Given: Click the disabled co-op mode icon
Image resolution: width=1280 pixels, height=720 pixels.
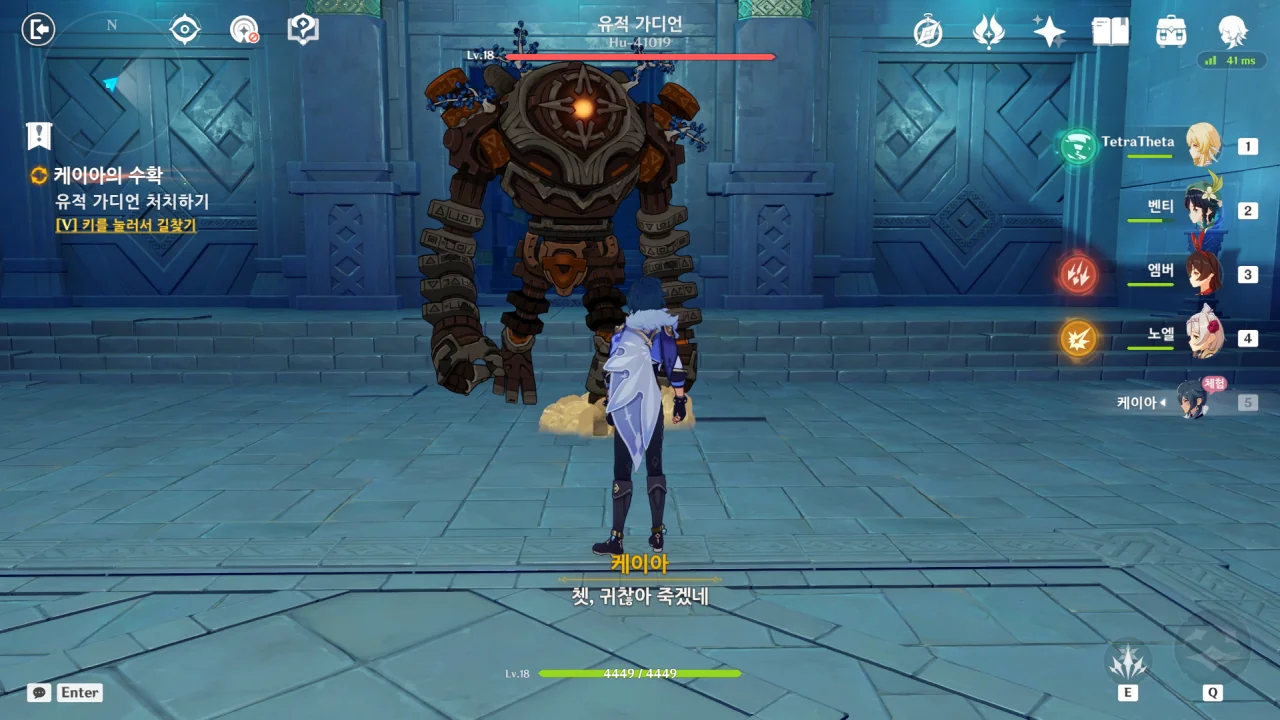Looking at the screenshot, I should pyautogui.click(x=244, y=29).
